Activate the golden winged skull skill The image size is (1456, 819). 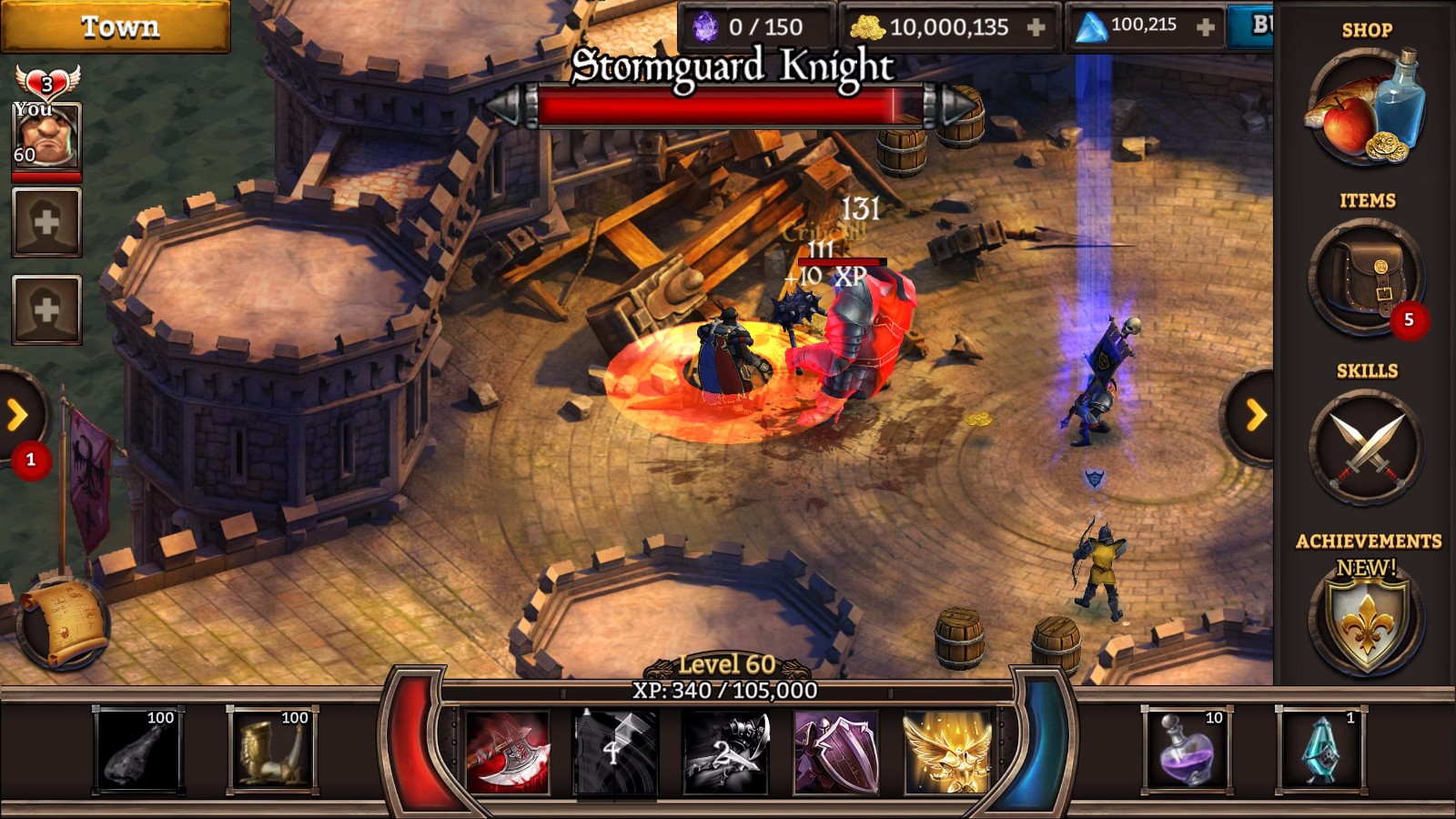click(x=946, y=753)
